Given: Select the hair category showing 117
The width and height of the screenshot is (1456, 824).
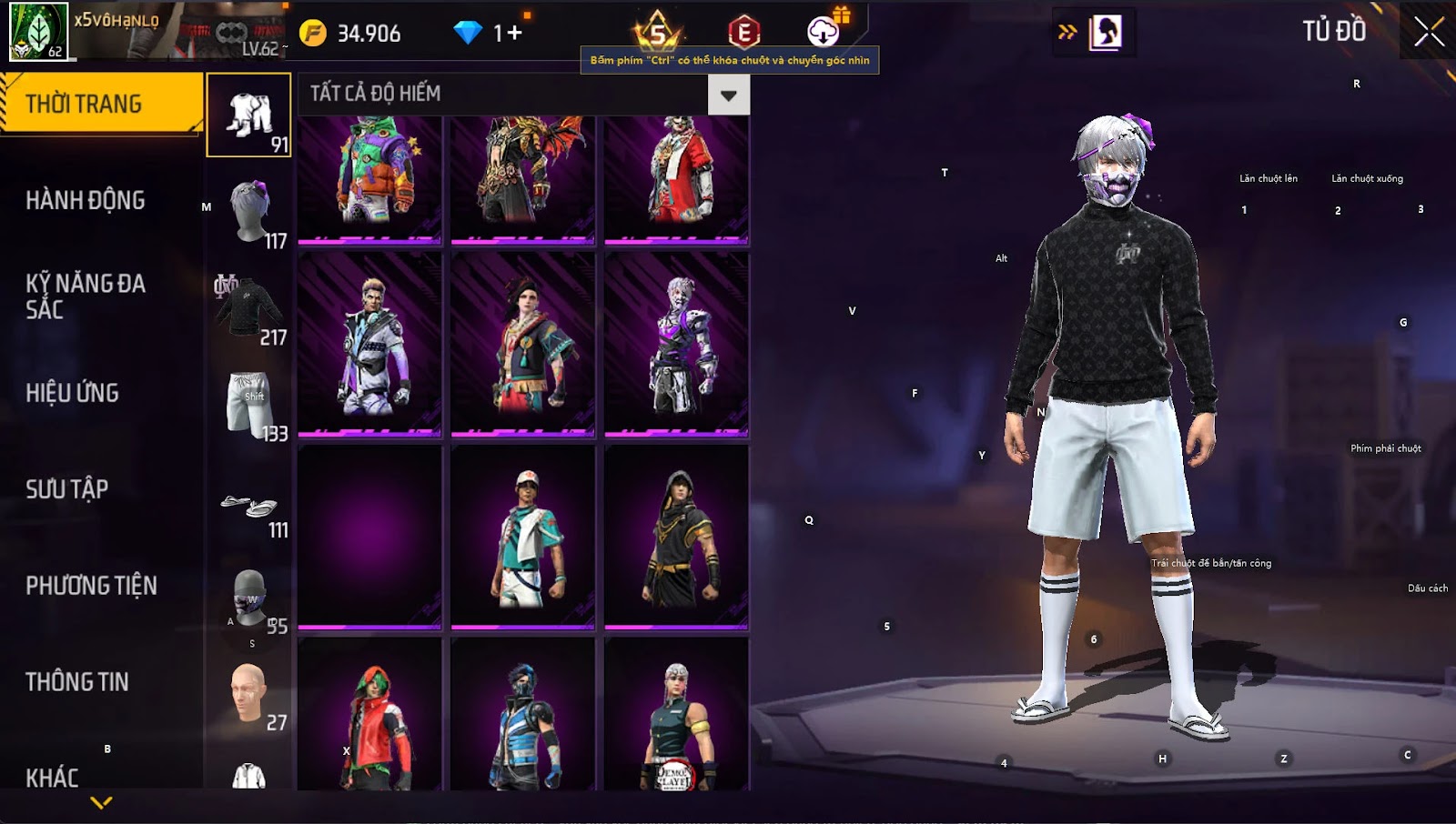Looking at the screenshot, I should click(249, 212).
